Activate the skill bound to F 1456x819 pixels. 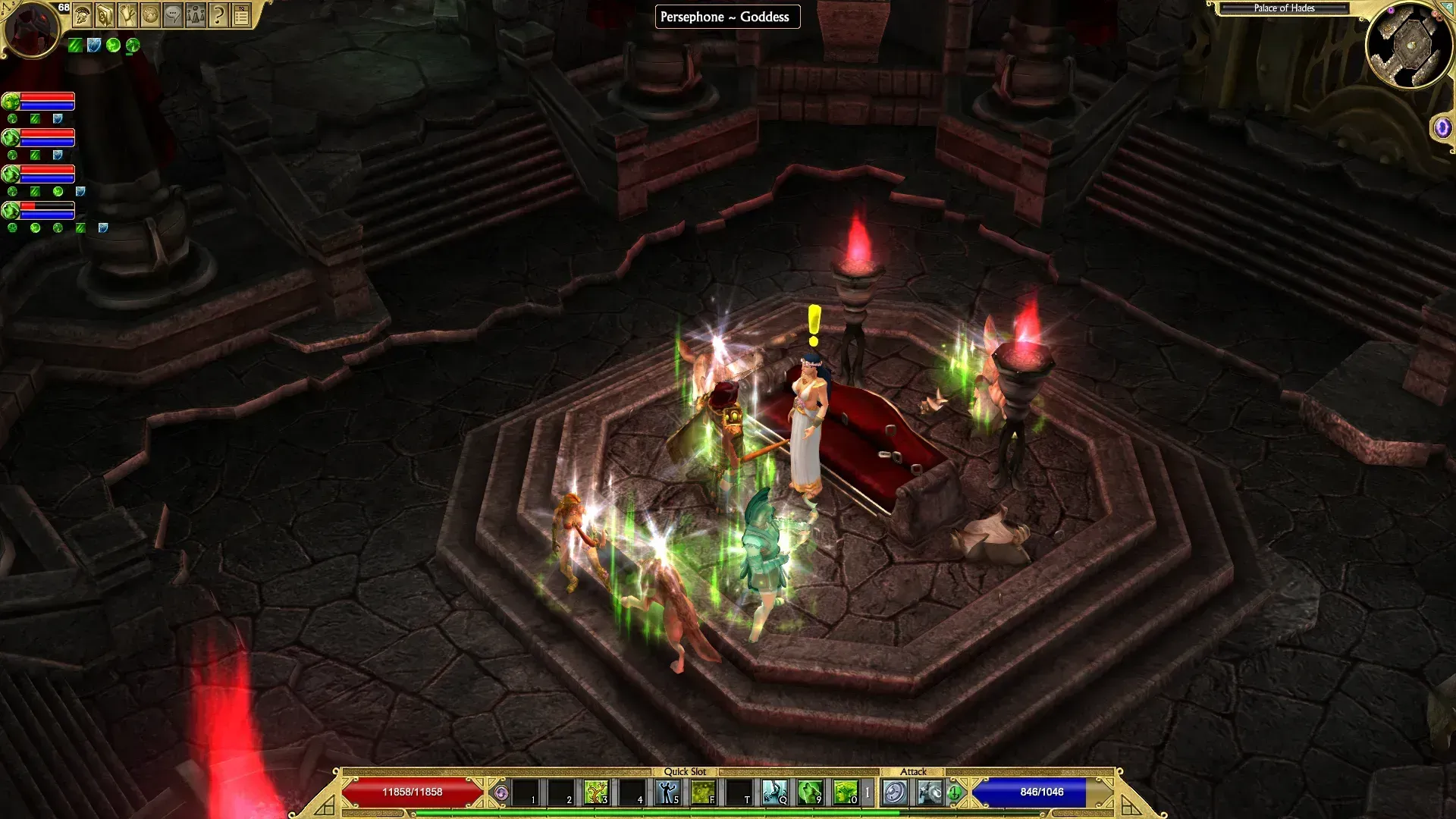coord(703,792)
